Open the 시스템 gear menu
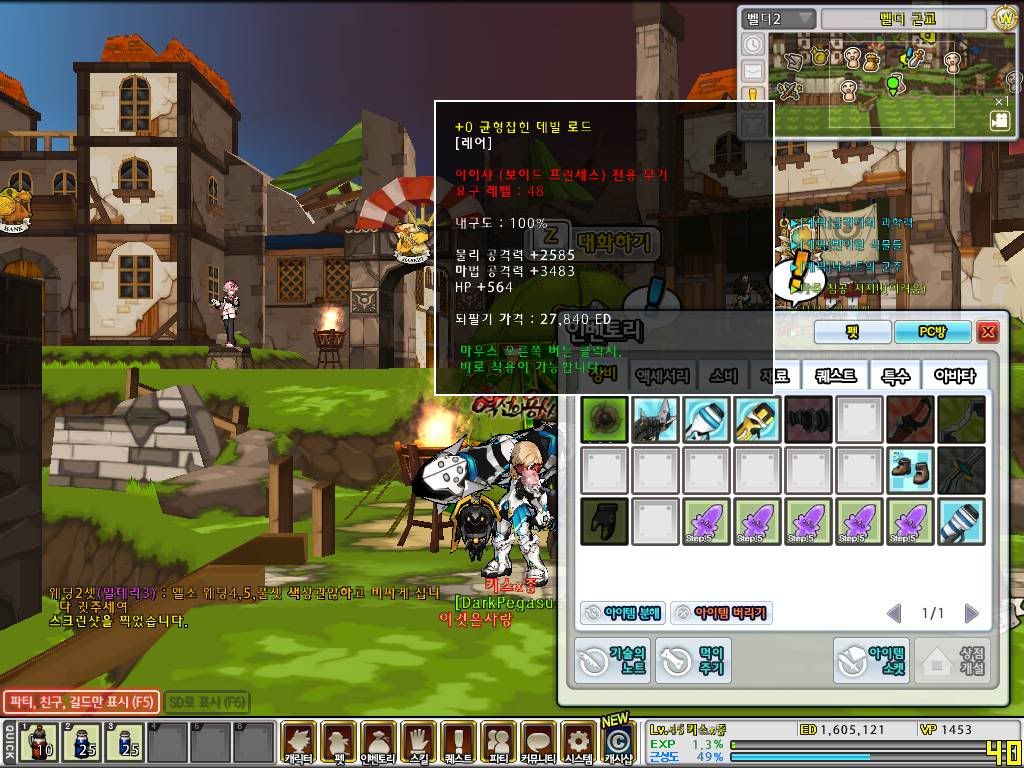This screenshot has width=1024, height=768. tap(577, 743)
